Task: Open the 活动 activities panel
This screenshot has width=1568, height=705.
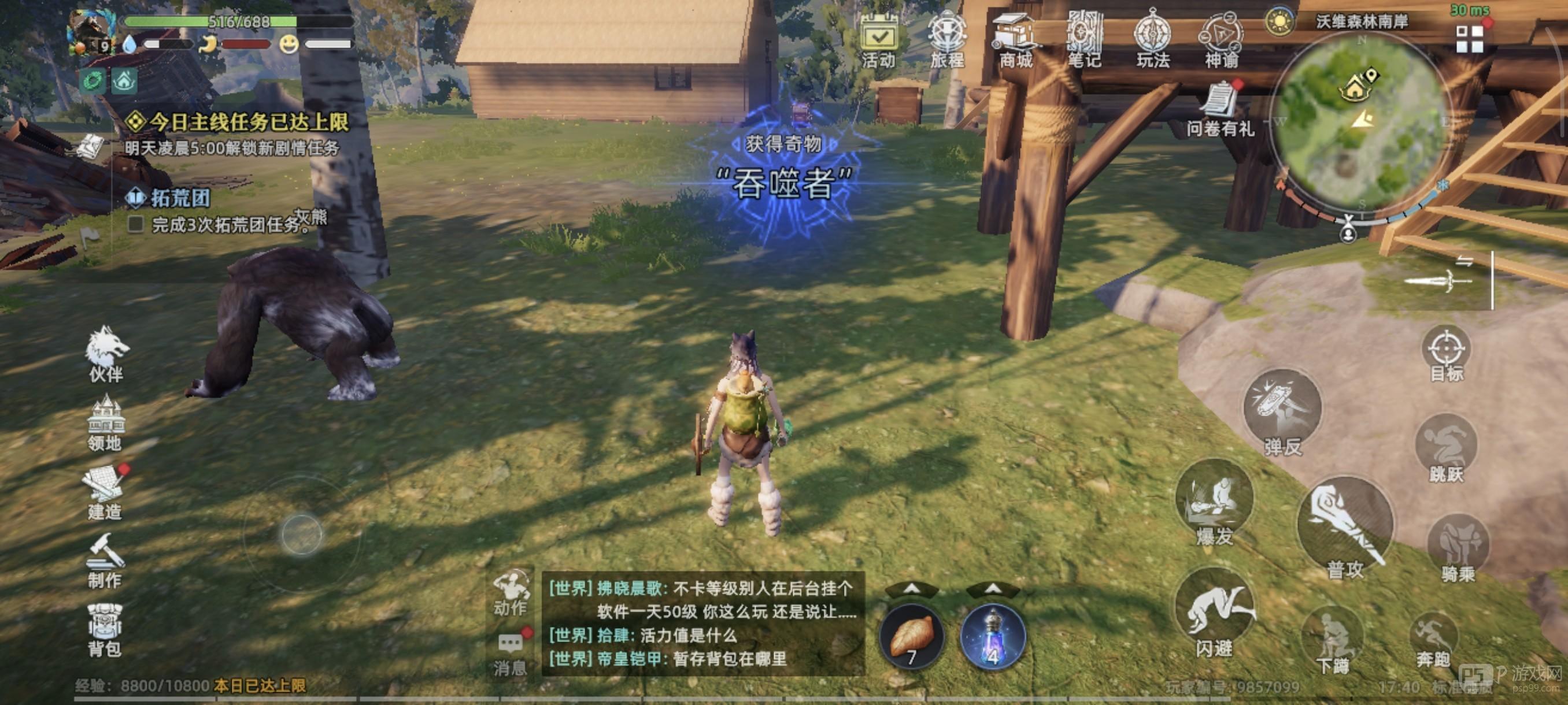Action: click(878, 38)
